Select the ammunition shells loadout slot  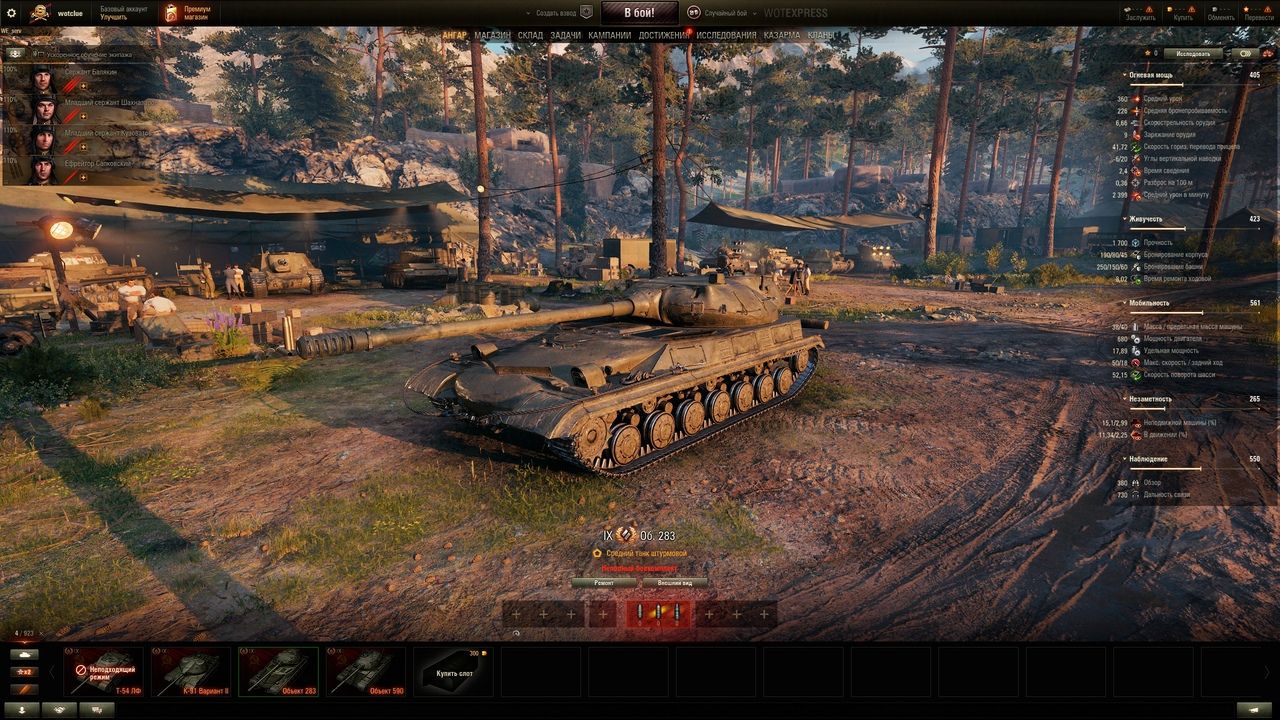point(657,613)
